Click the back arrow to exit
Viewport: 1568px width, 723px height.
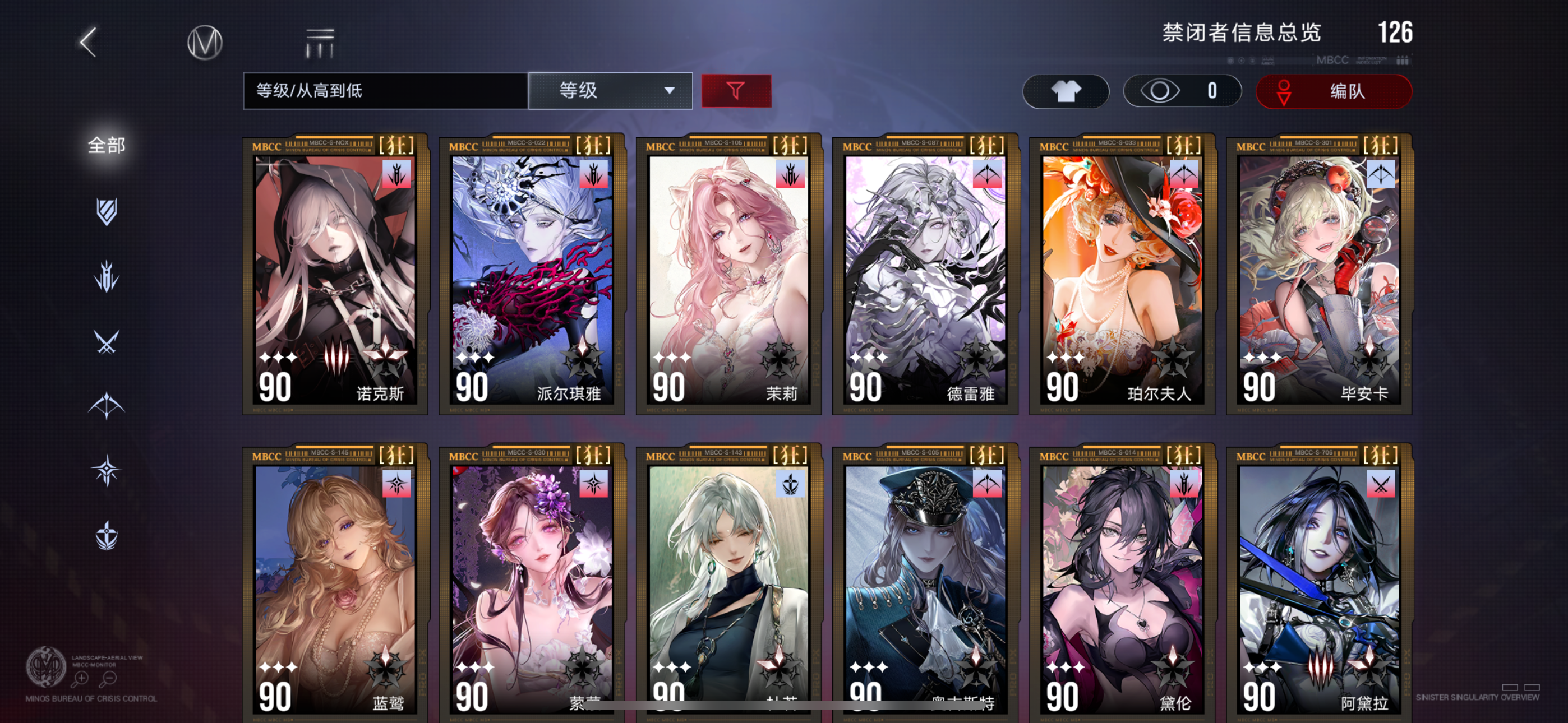[x=87, y=44]
